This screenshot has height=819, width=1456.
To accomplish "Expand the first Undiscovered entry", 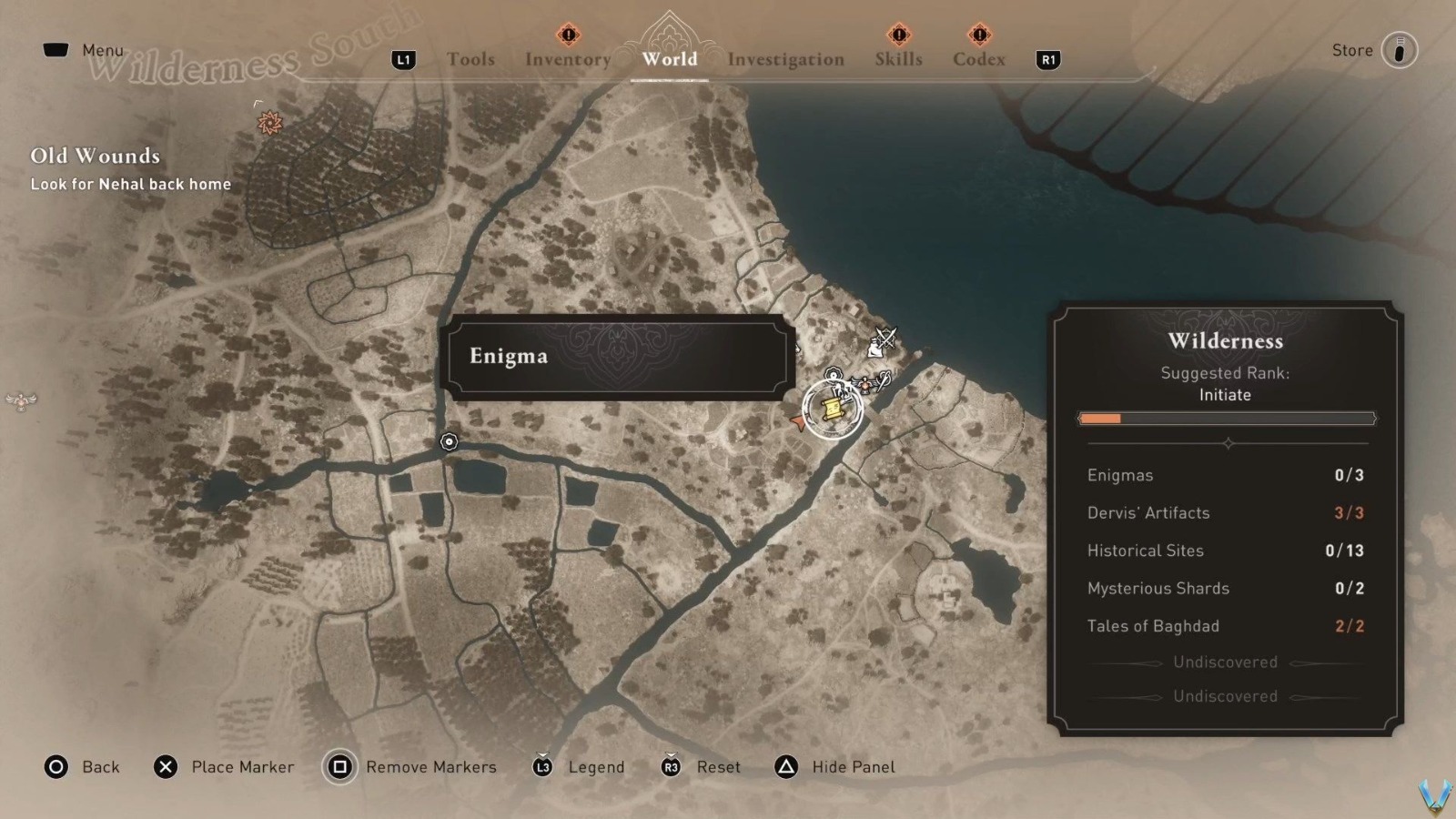I will (1225, 662).
